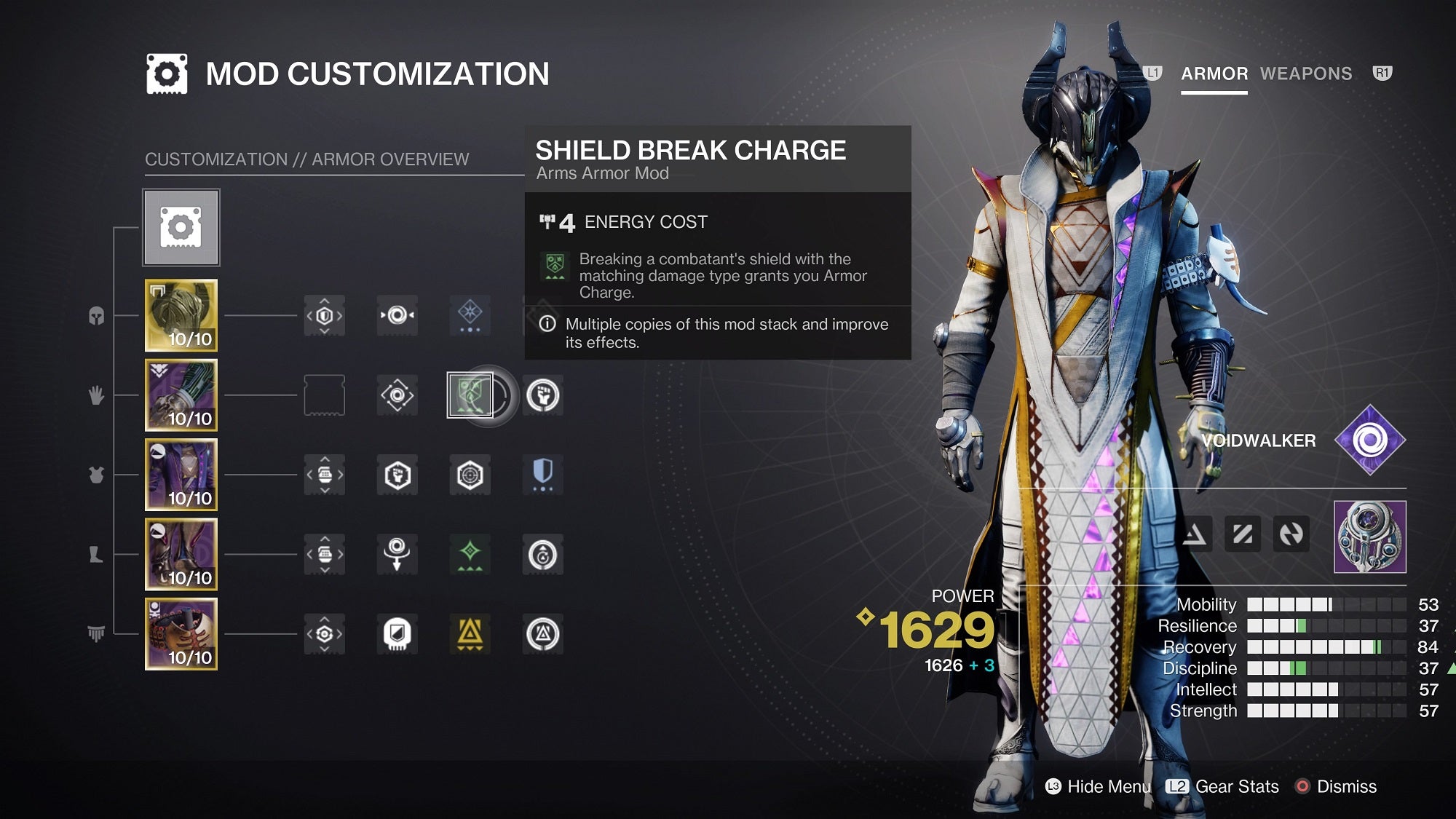Select the blue shield chest mod

coord(543,475)
